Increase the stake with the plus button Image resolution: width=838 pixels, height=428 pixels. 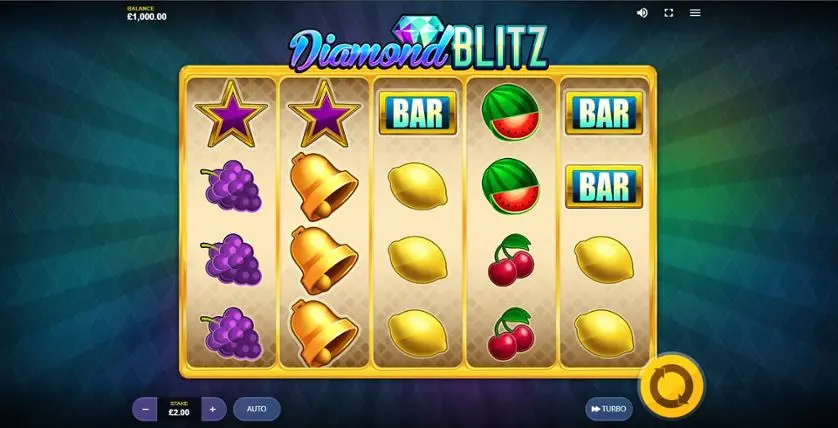coord(213,409)
